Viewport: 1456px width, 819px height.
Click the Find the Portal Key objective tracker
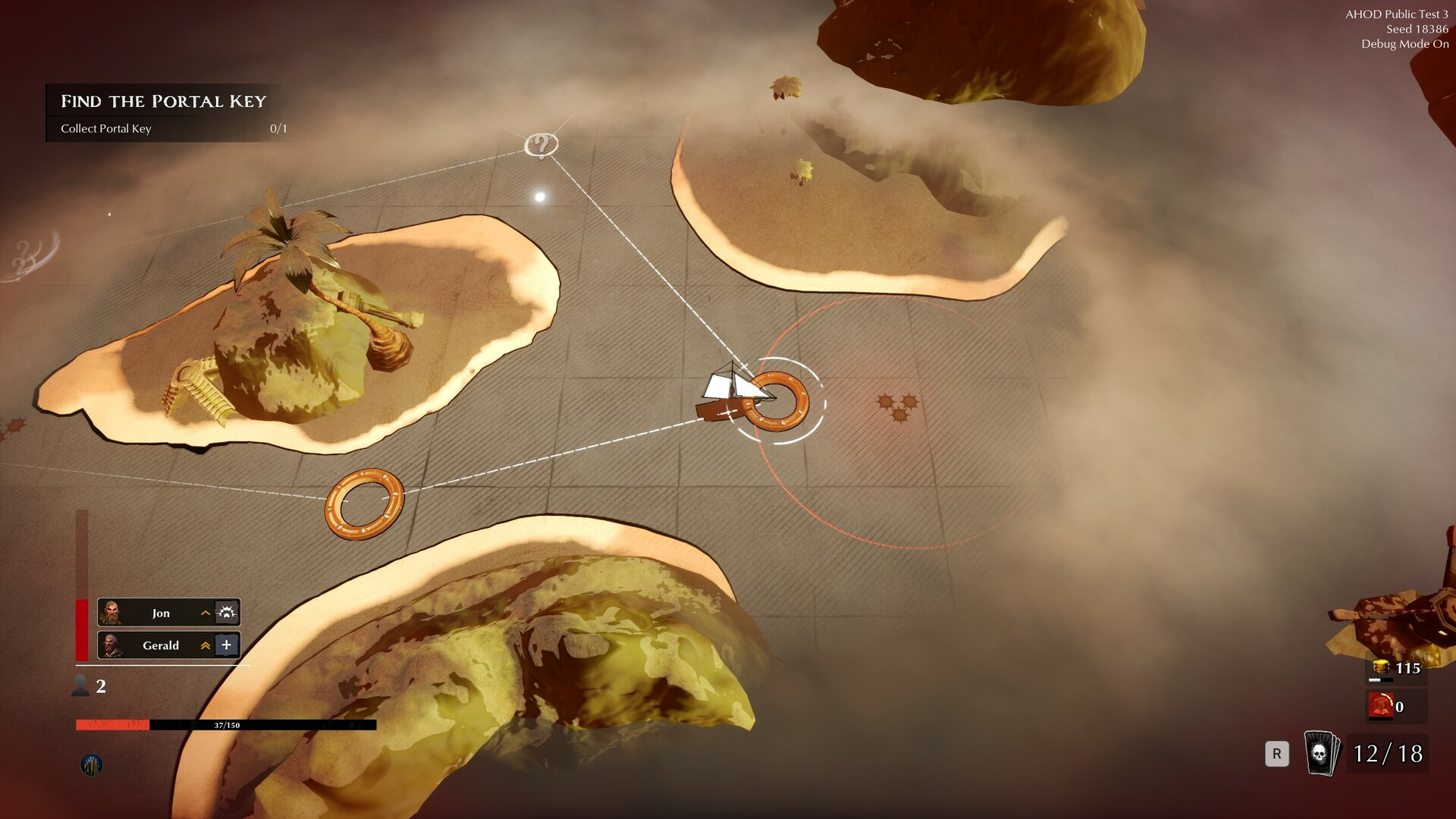(164, 112)
